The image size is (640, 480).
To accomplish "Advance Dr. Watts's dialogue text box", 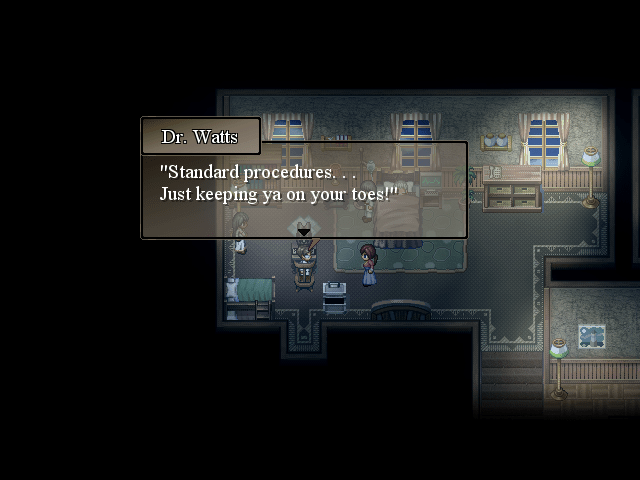I will 304,190.
